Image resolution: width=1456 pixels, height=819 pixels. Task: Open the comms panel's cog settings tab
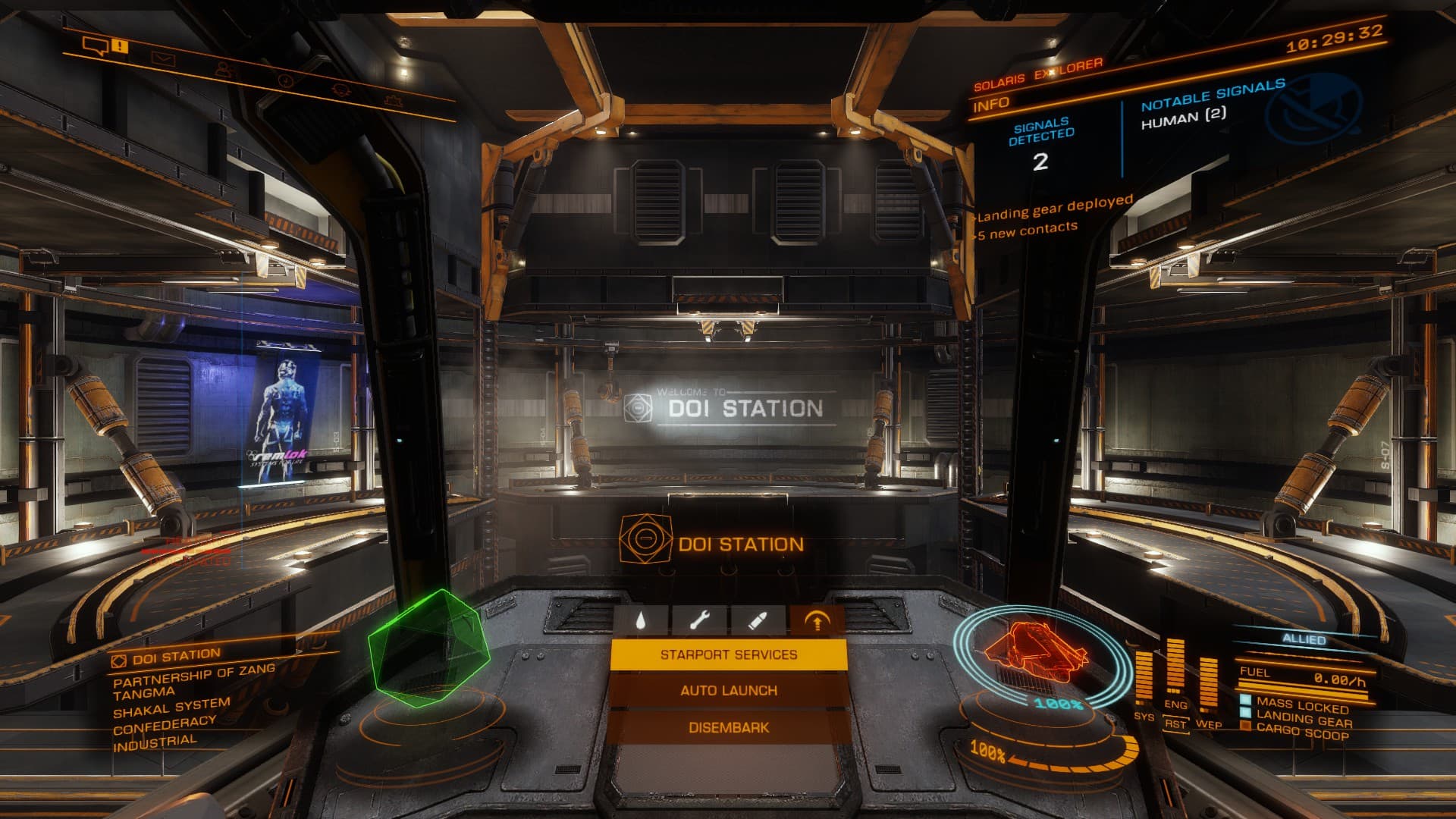393,99
